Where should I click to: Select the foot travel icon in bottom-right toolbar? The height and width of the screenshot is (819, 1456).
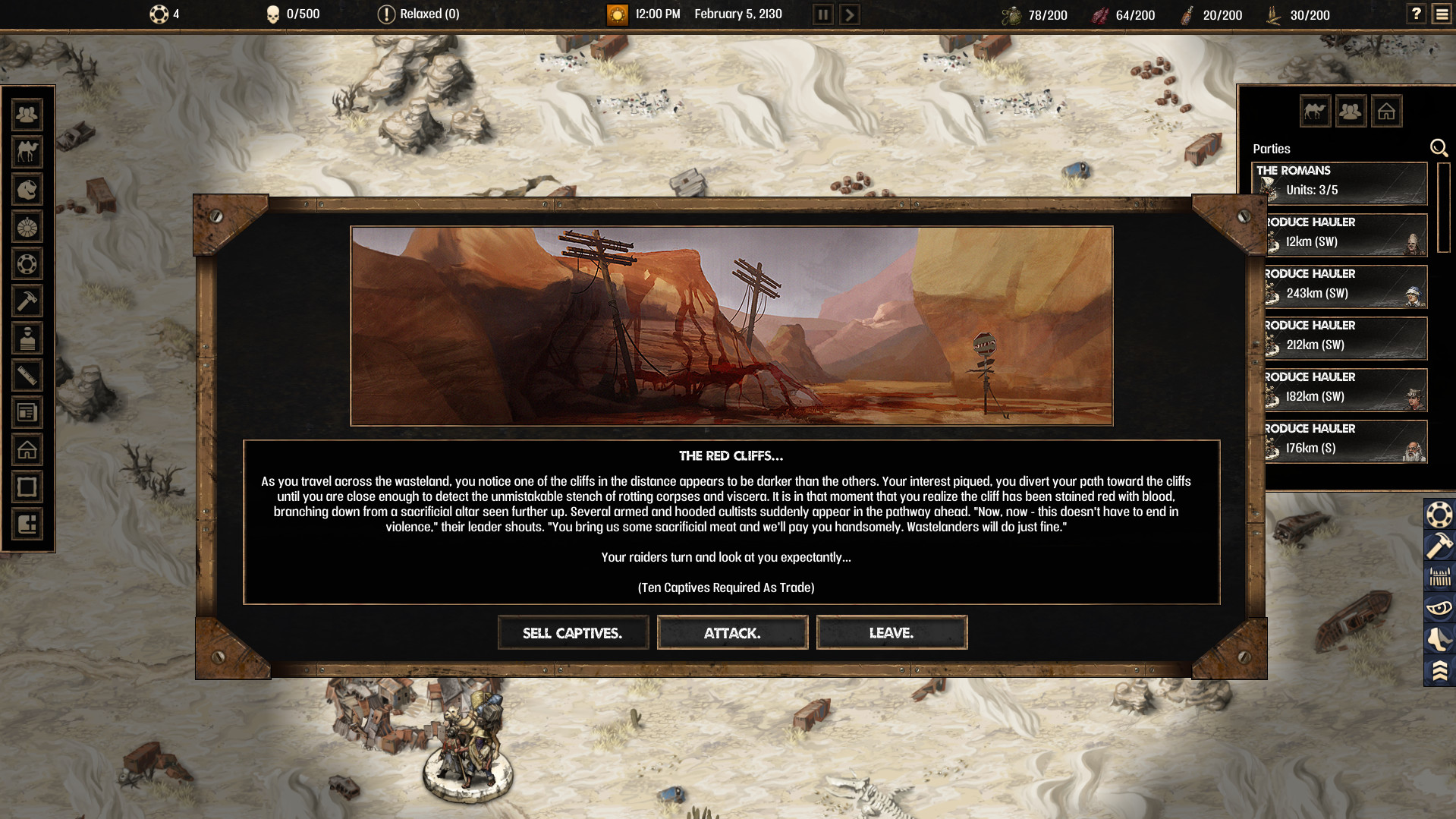tap(1439, 638)
